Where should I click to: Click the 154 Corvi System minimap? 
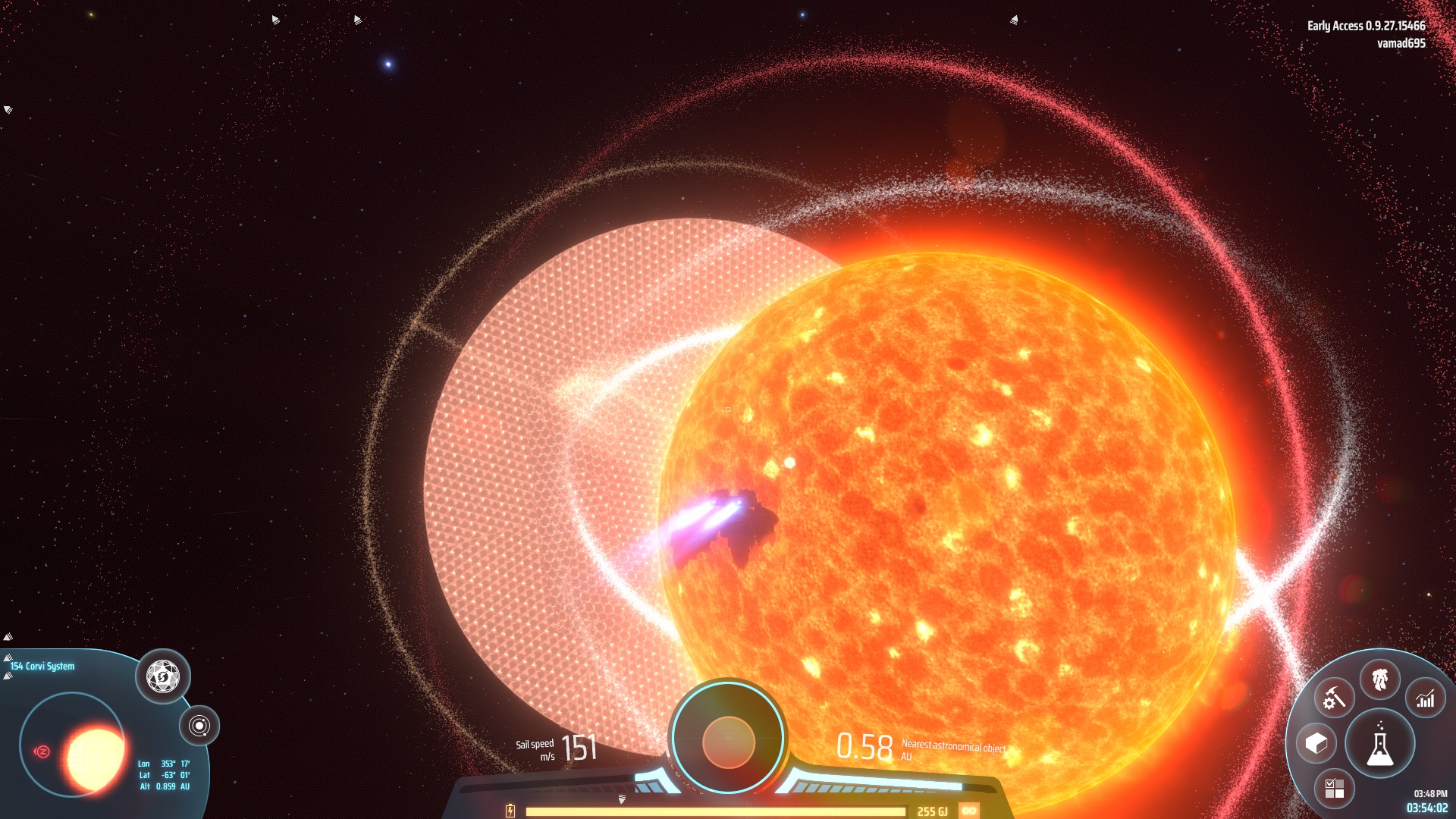tap(73, 745)
